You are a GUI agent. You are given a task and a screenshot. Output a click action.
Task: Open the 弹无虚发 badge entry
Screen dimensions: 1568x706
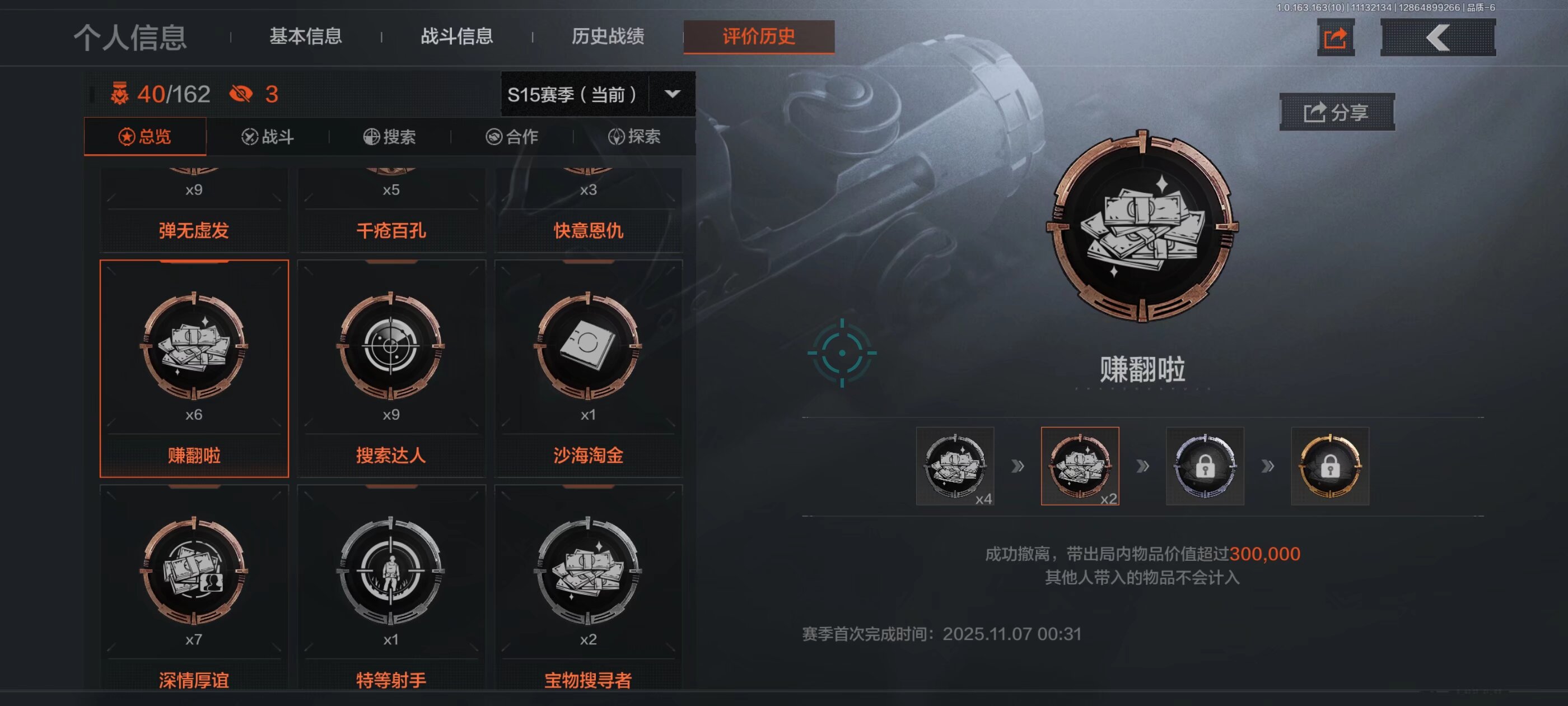(x=194, y=230)
